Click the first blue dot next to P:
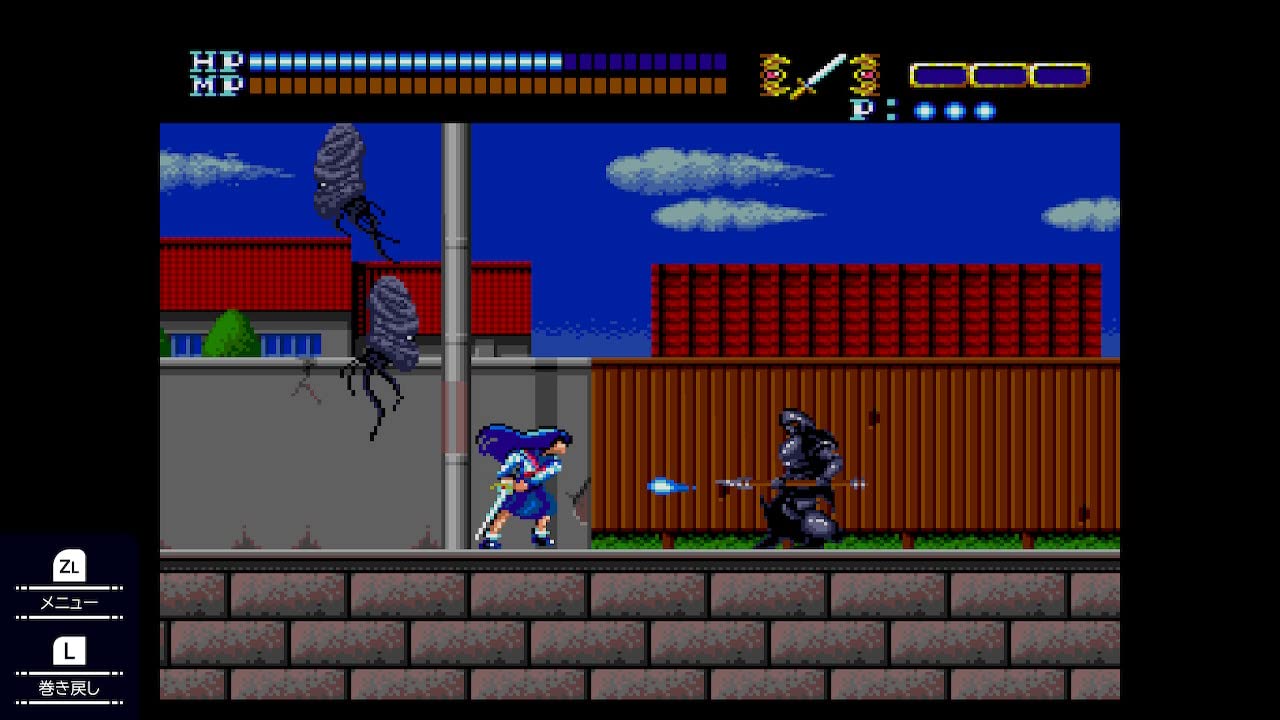1280x720 pixels. pos(925,112)
